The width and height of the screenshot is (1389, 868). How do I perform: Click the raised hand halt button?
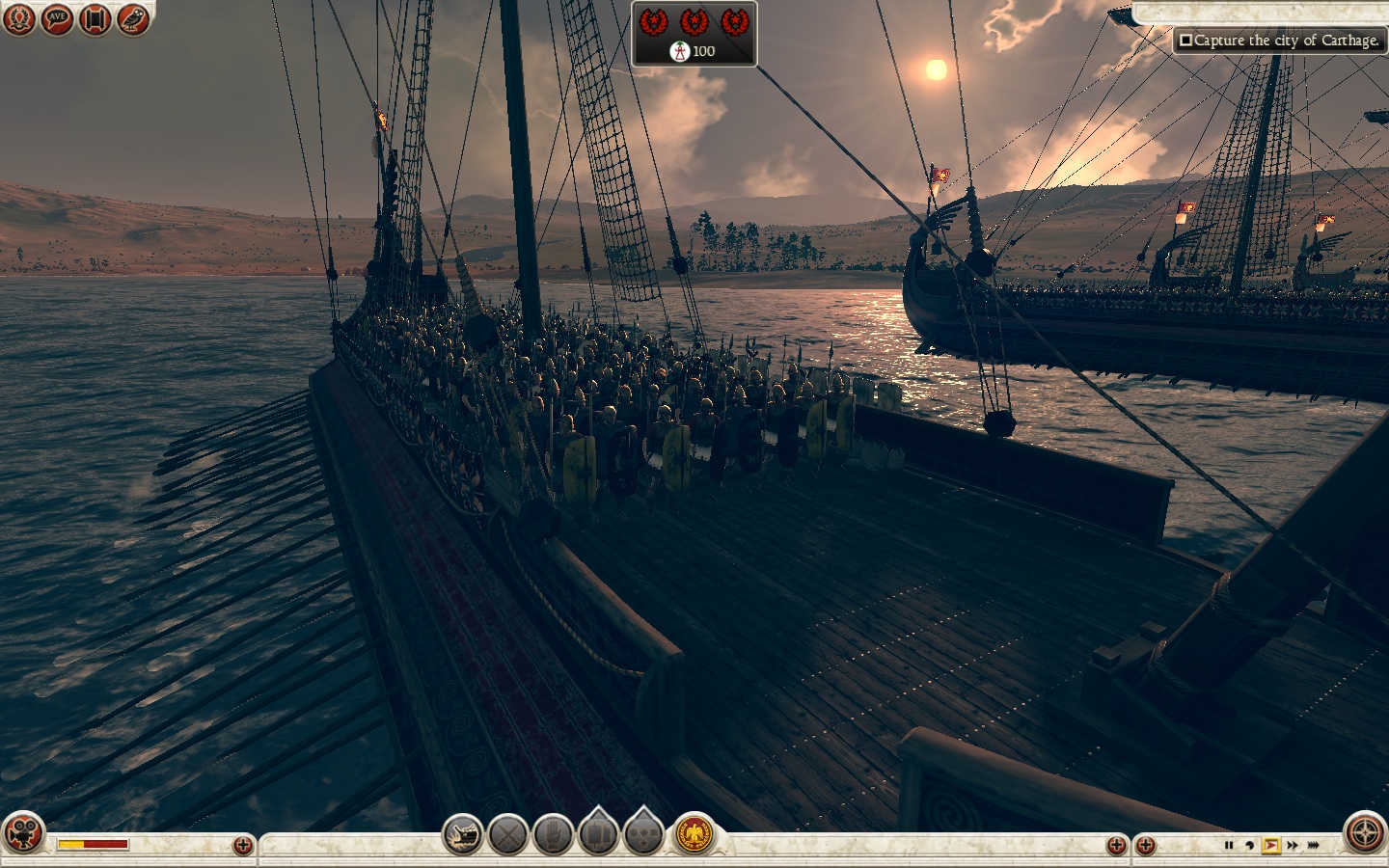(554, 834)
